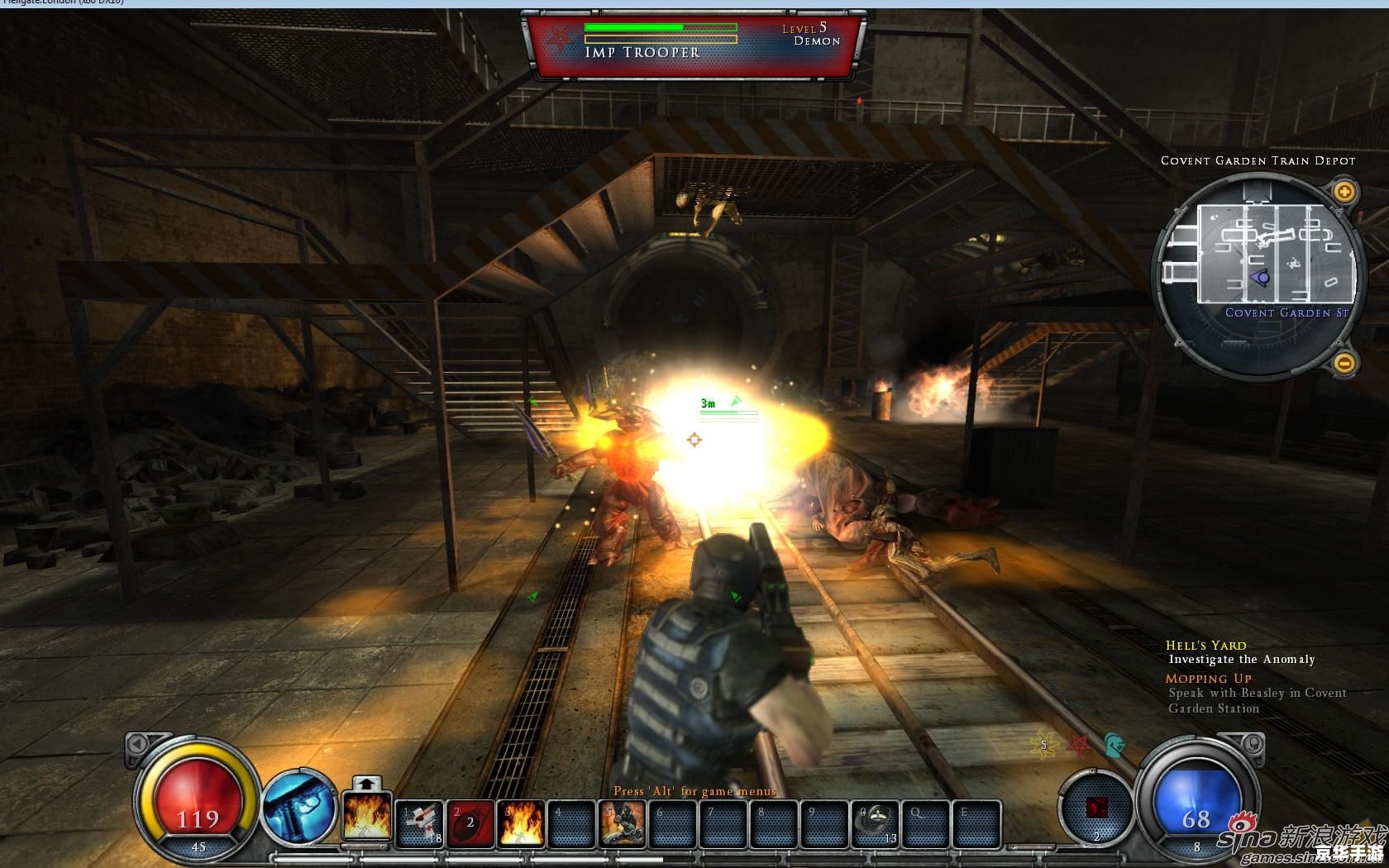Select the Mopping Up quest entry
This screenshot has width=1389, height=868.
[1208, 678]
